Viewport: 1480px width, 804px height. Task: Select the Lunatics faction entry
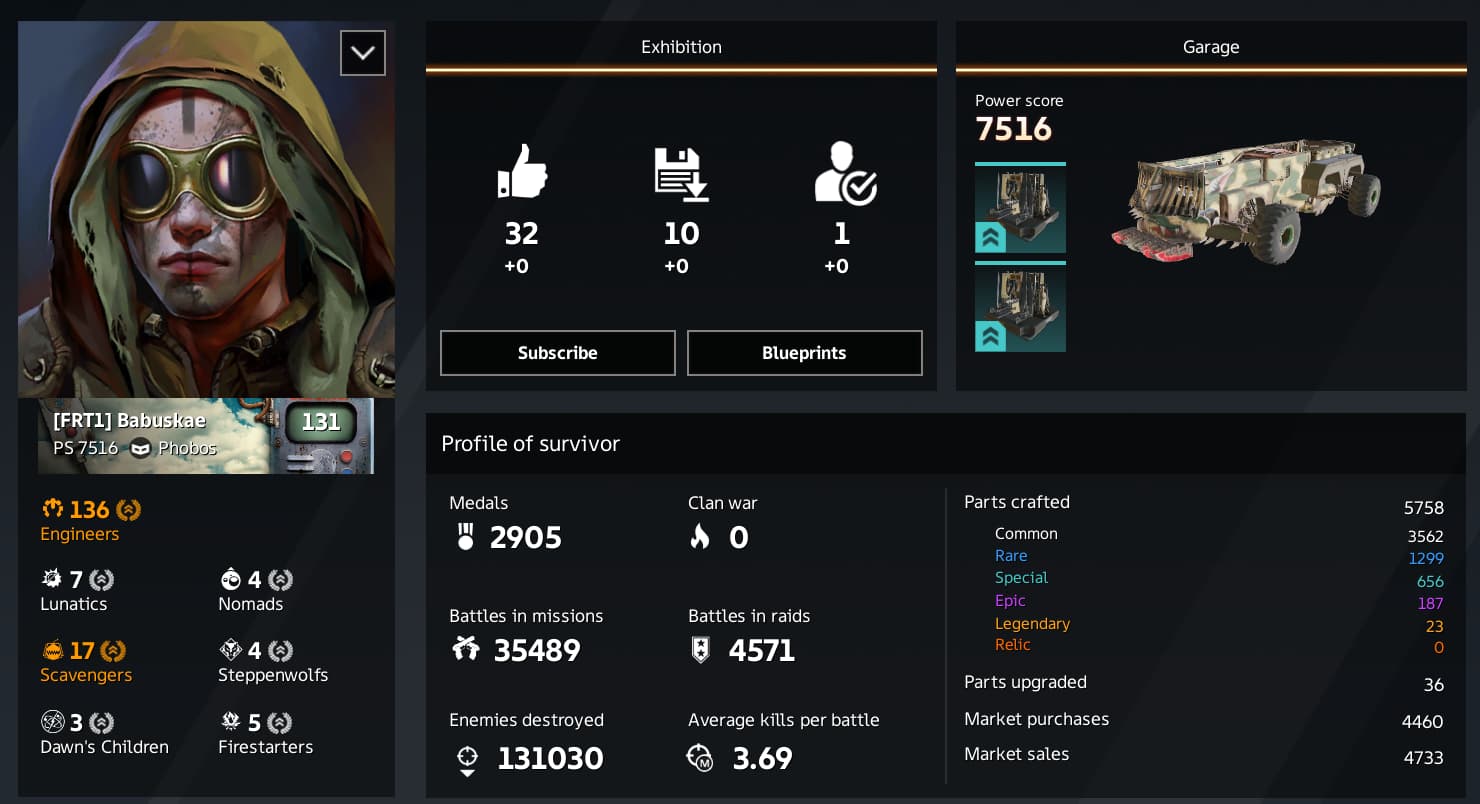pyautogui.click(x=76, y=591)
